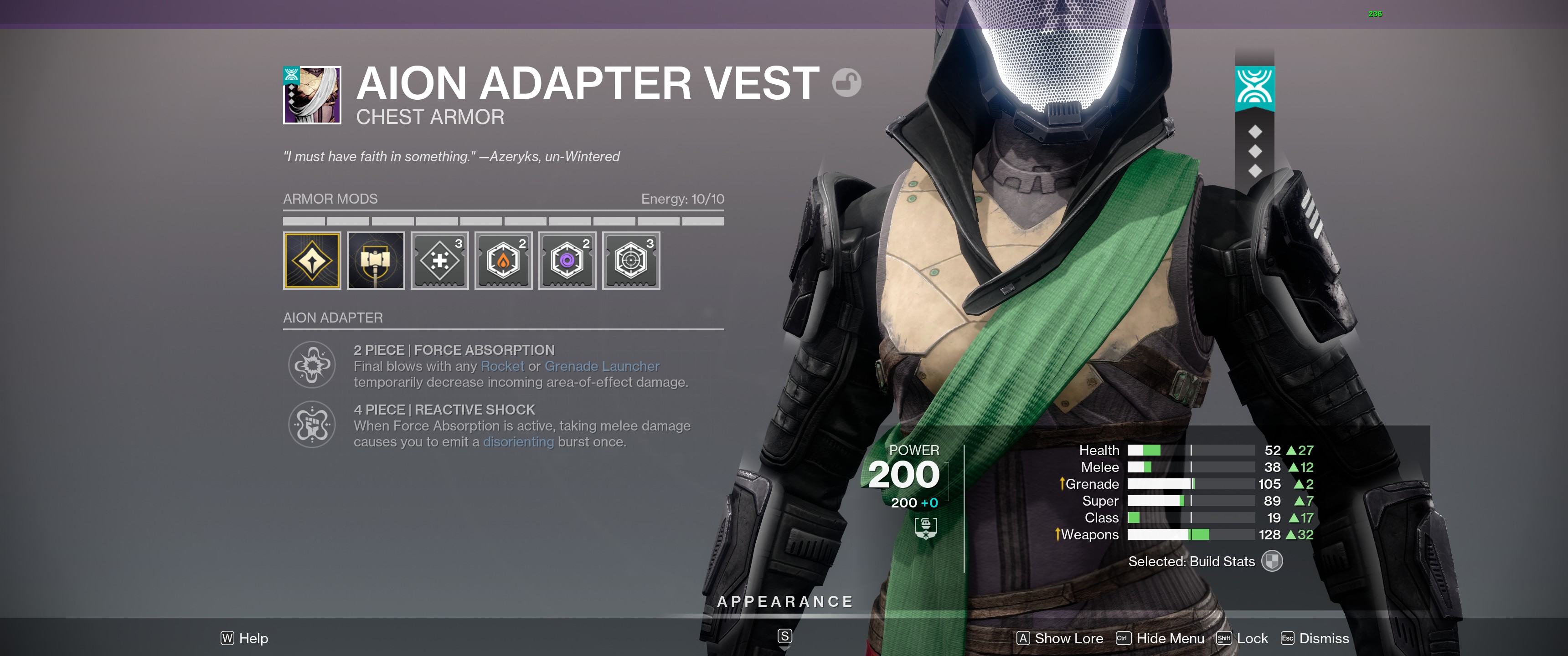
Task: Open the hammer tuning mod slot
Action: (x=376, y=261)
